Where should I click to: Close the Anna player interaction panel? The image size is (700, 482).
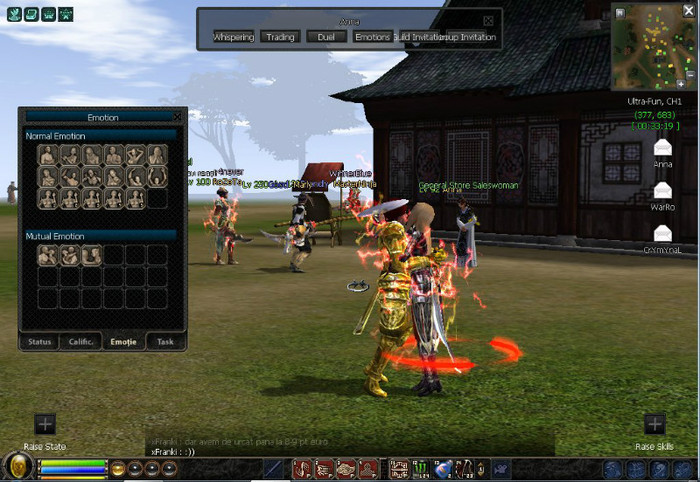pos(488,20)
